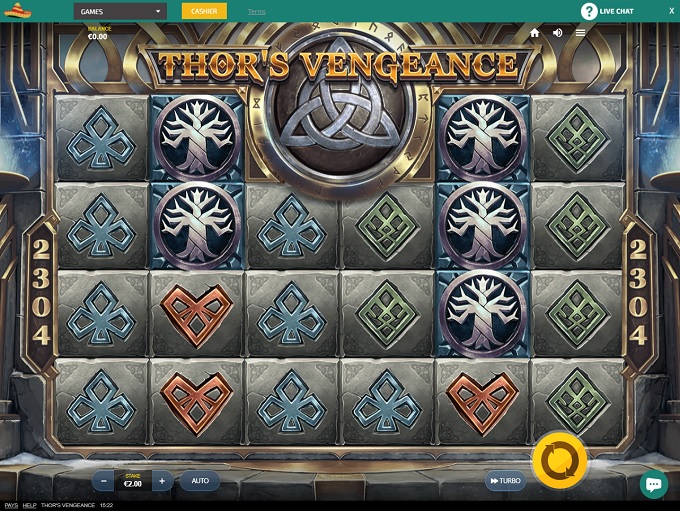Follow the Terms link

click(x=256, y=12)
